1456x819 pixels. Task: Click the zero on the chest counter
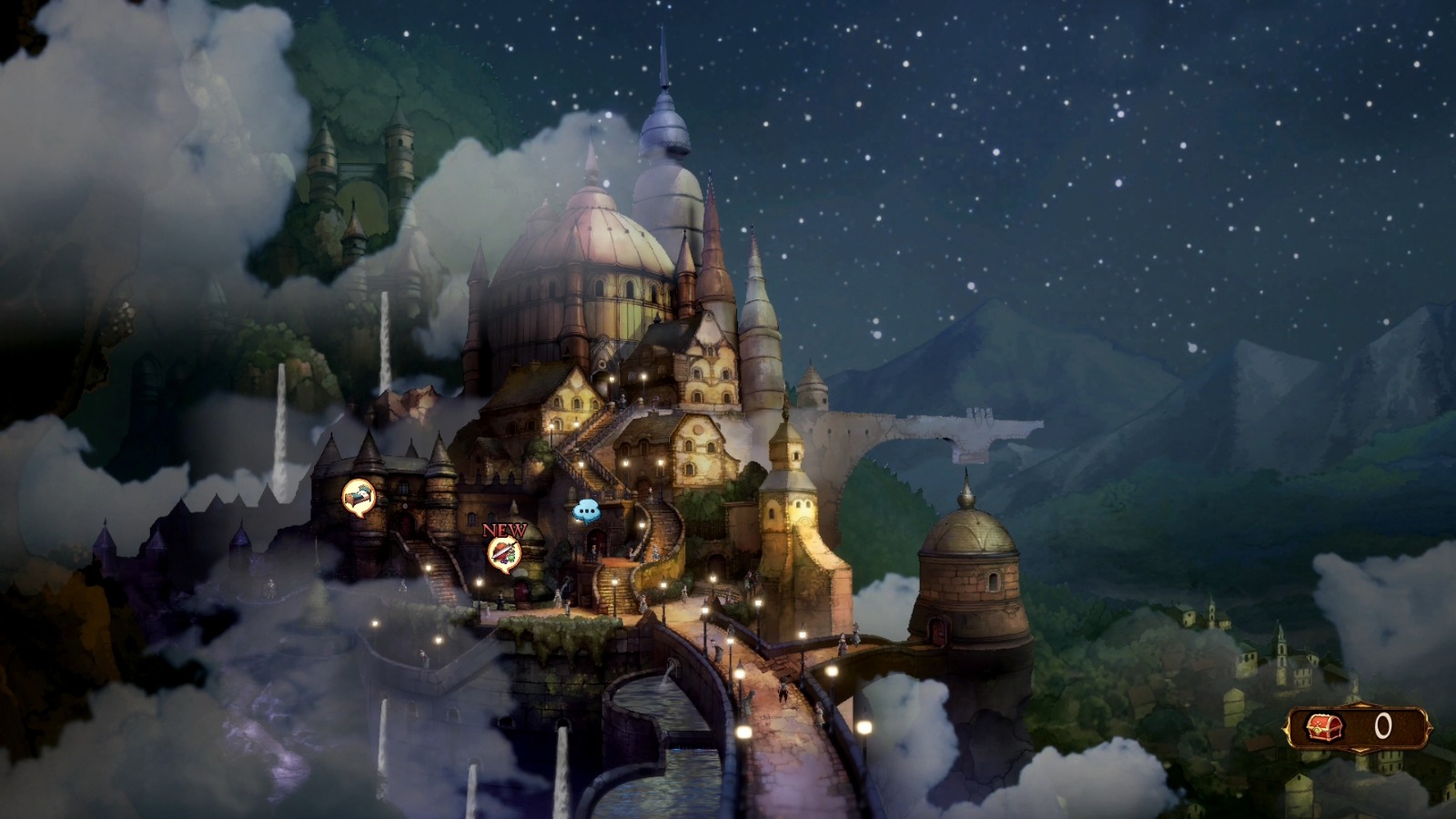(x=1382, y=726)
